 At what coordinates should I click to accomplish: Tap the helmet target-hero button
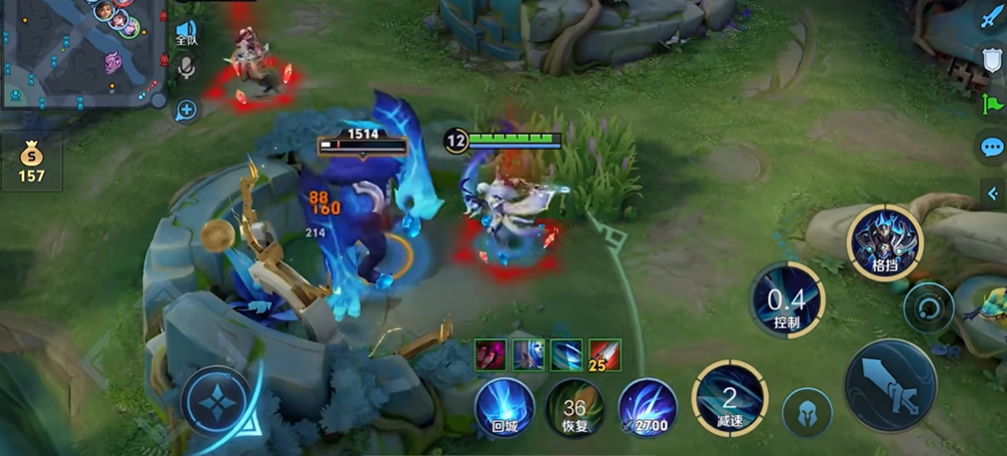(806, 412)
